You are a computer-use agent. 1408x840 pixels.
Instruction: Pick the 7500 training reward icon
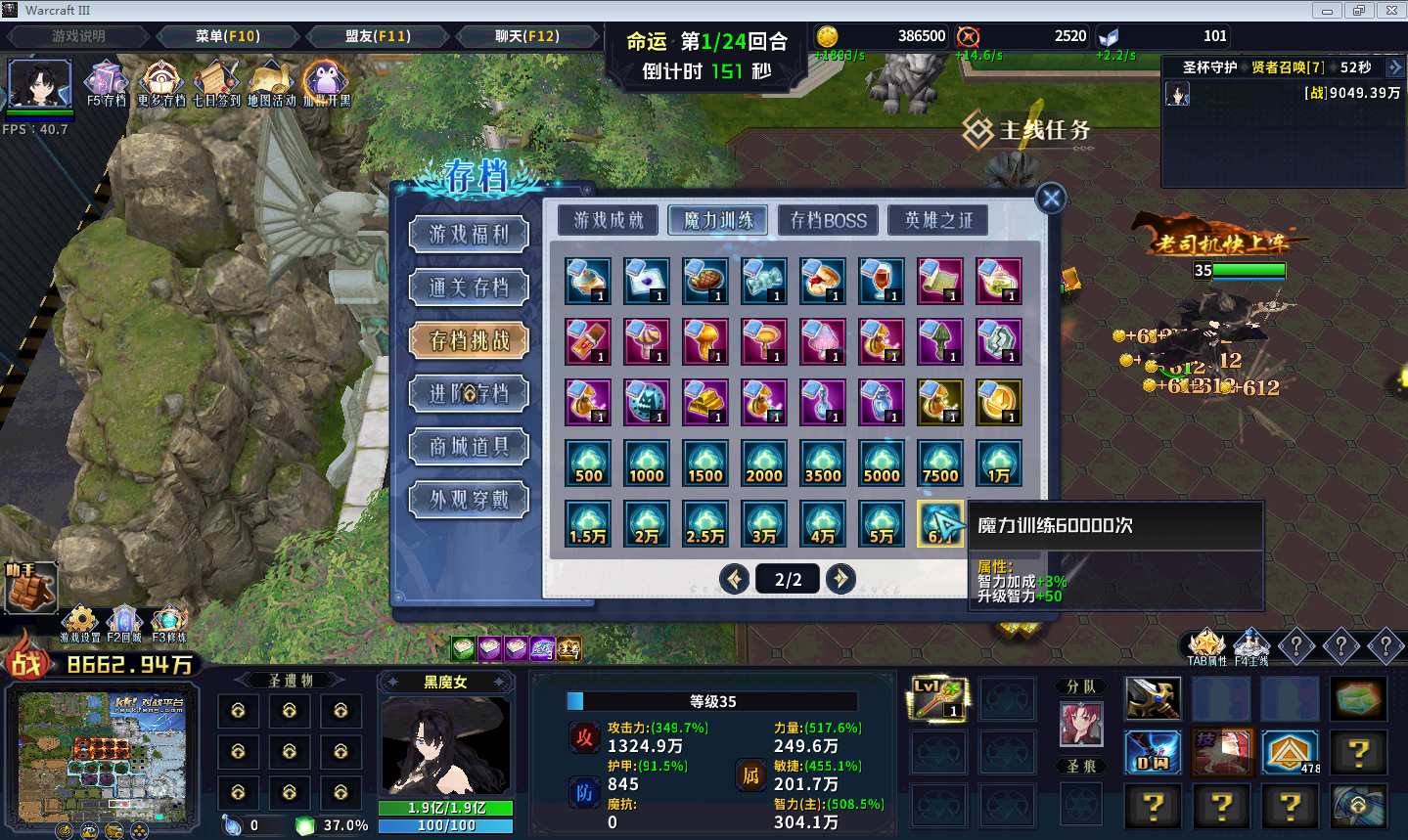940,463
